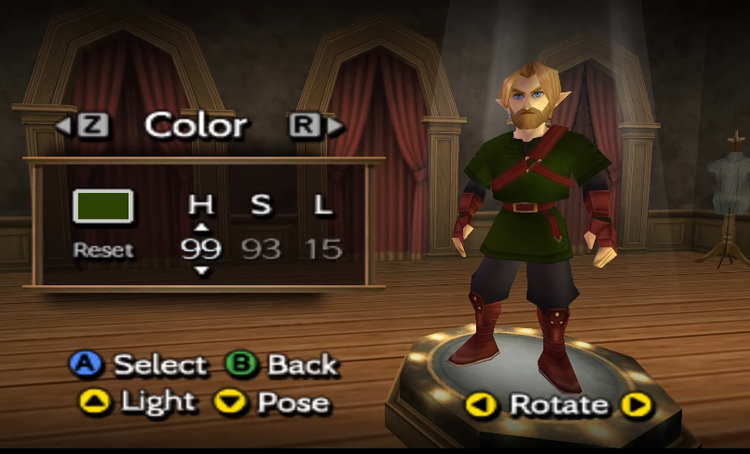Select the dark green color swatch
Screen dimensions: 750x454
coord(103,205)
